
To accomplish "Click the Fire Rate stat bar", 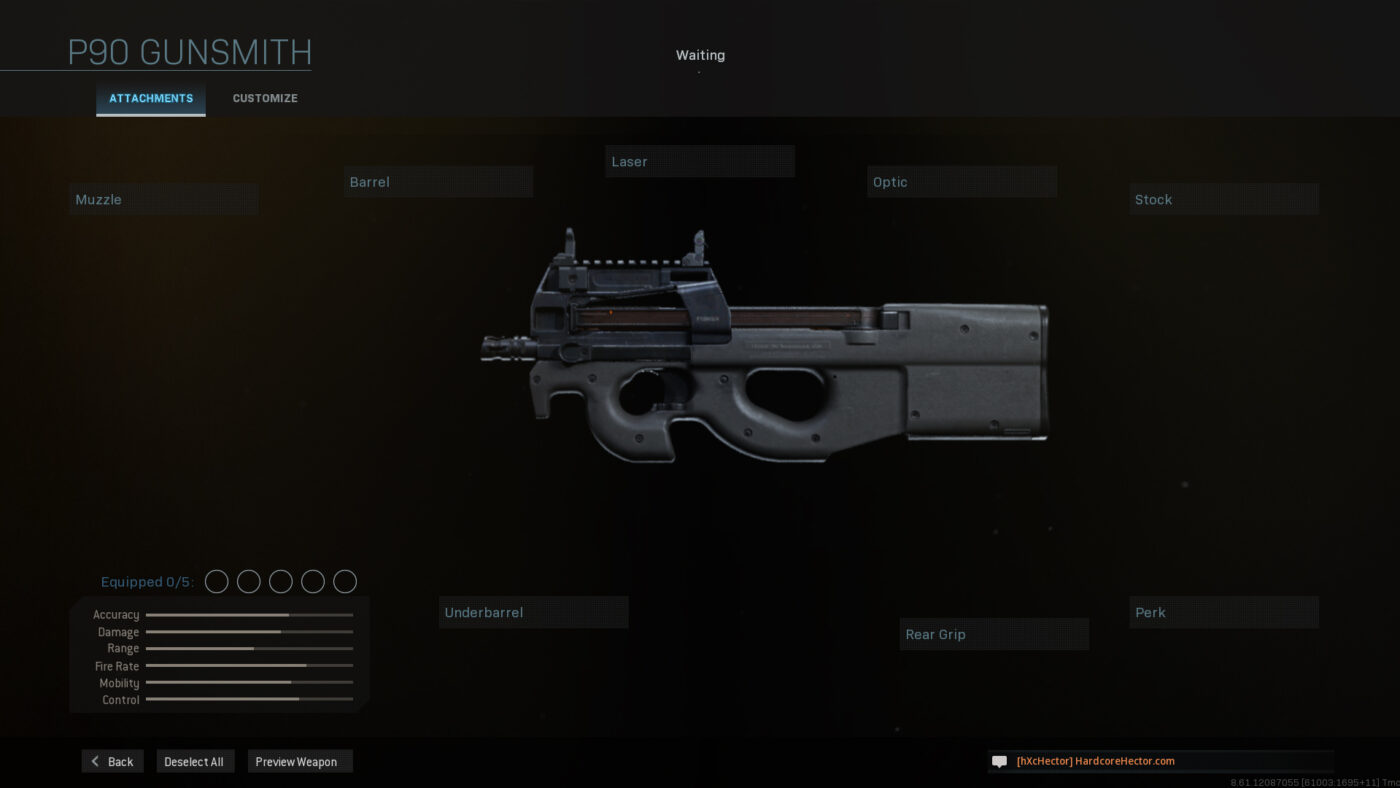I will tap(248, 666).
